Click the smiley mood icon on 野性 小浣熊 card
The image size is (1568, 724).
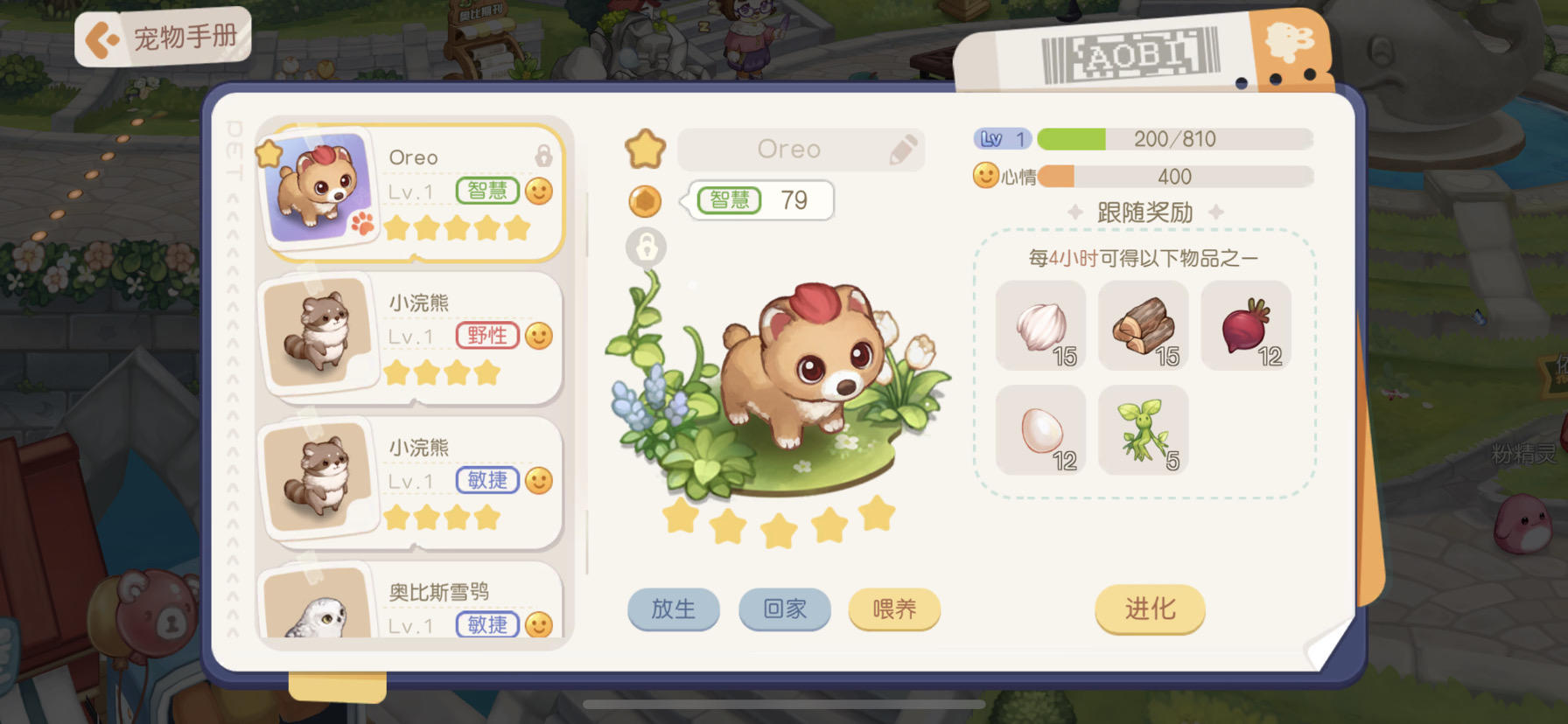540,335
